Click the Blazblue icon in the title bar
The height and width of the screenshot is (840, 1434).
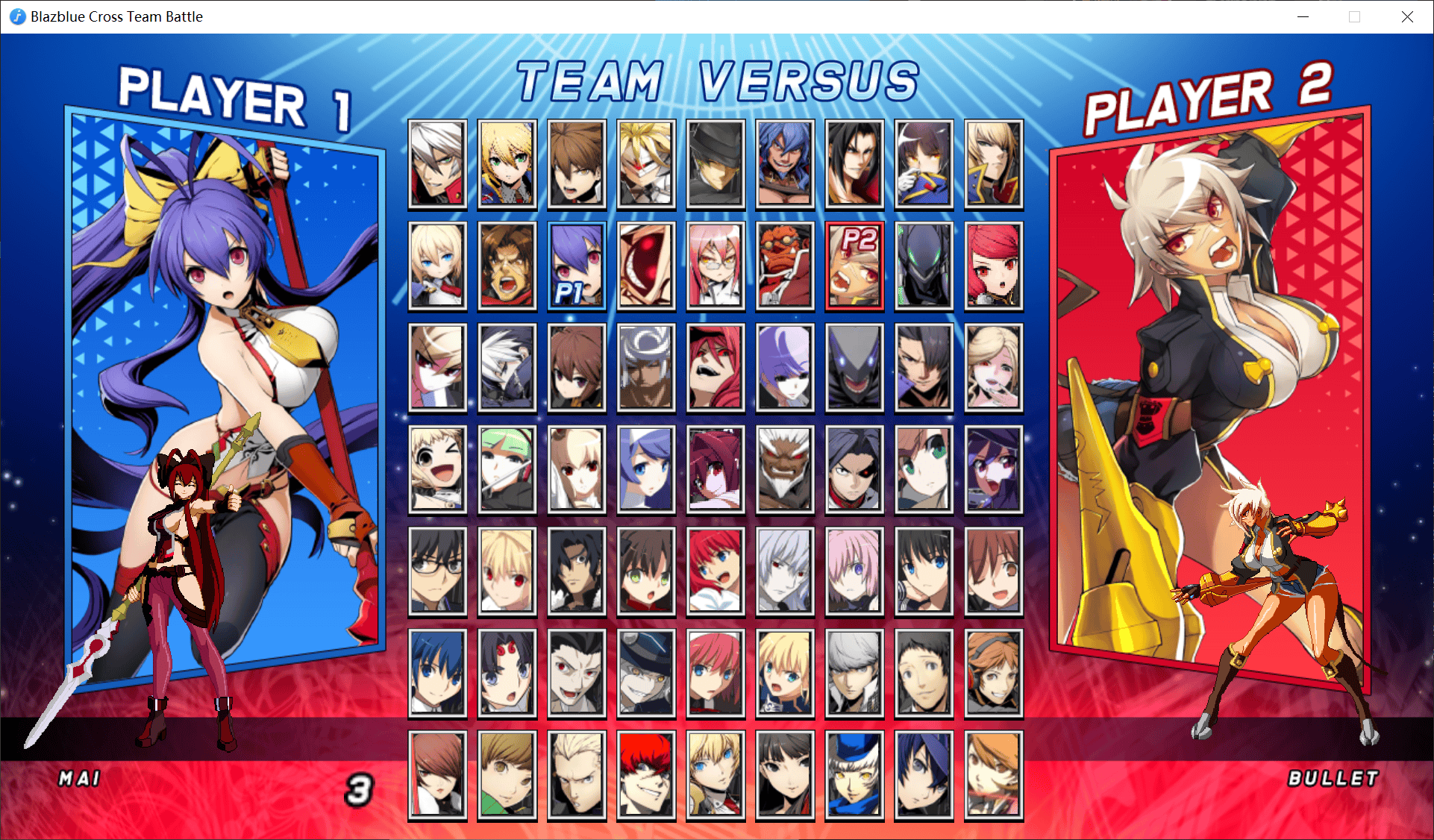pyautogui.click(x=16, y=16)
